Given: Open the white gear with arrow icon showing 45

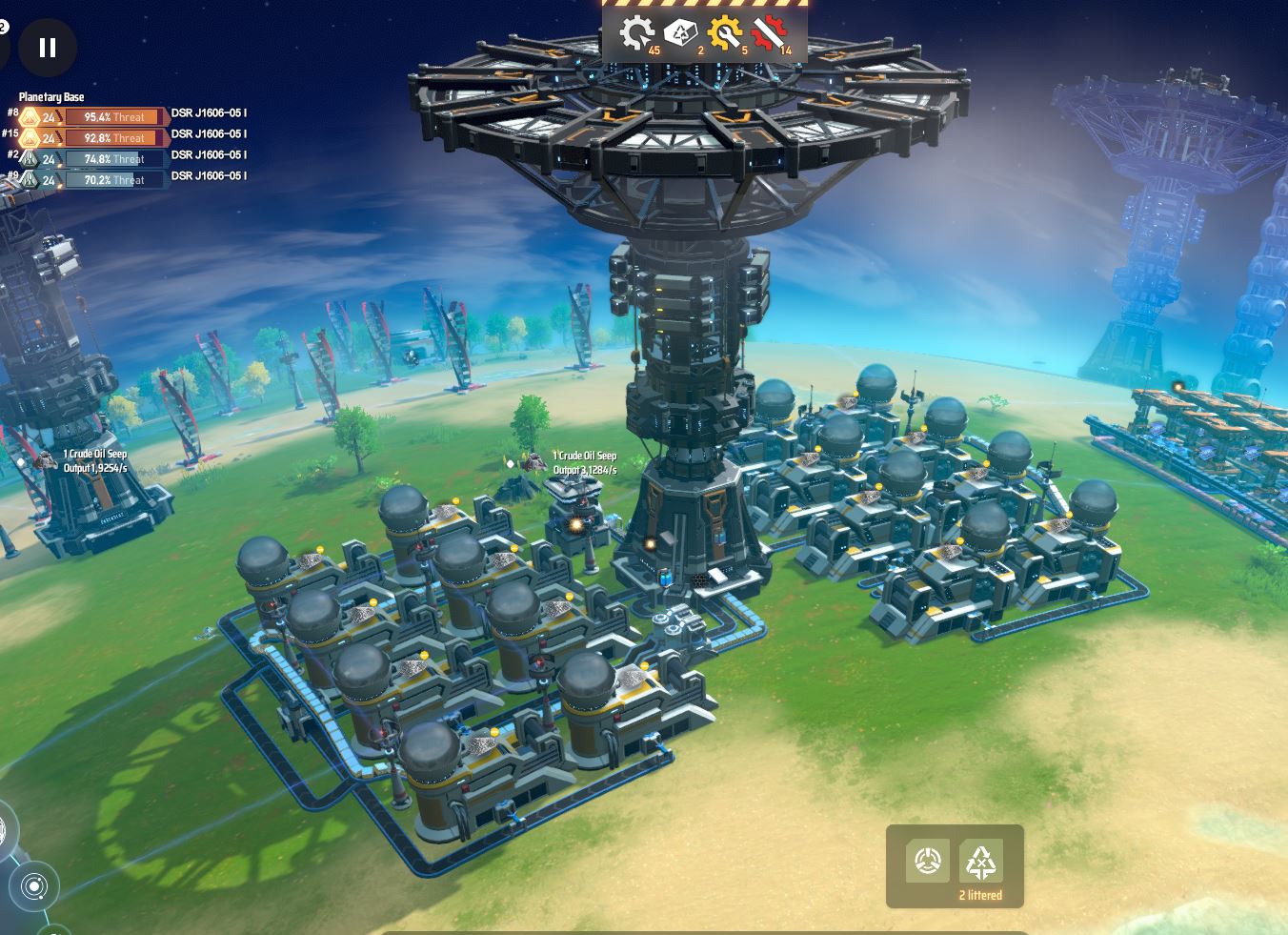Looking at the screenshot, I should pos(636,34).
